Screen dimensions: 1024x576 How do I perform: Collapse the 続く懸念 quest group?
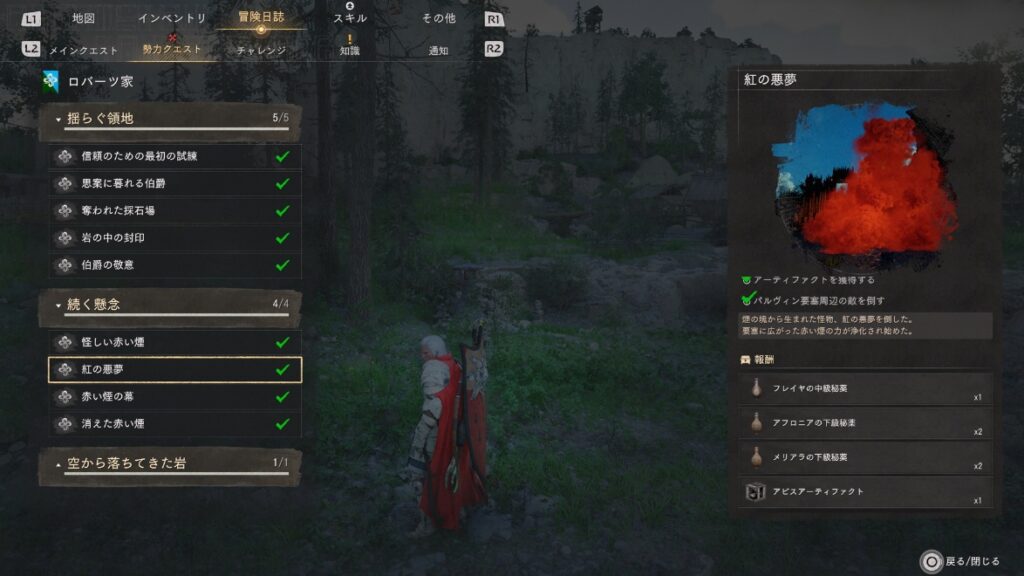(x=170, y=304)
